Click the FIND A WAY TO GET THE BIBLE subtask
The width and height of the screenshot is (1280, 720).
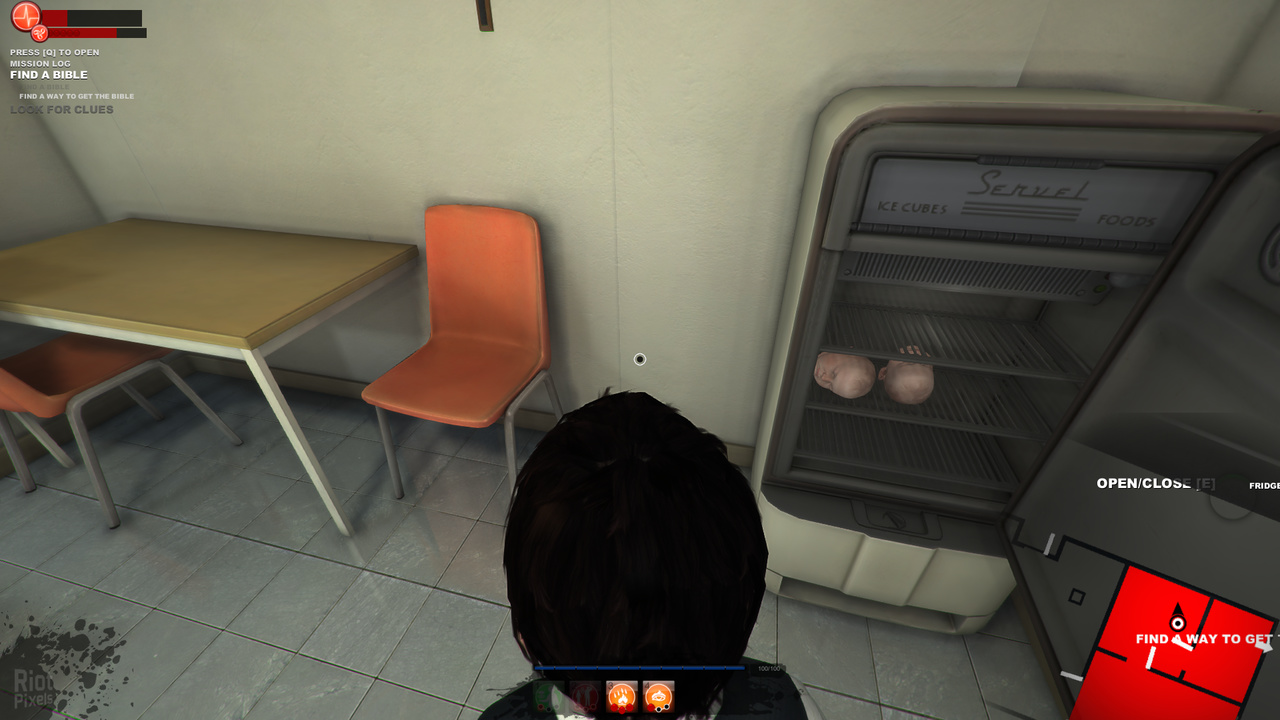77,96
